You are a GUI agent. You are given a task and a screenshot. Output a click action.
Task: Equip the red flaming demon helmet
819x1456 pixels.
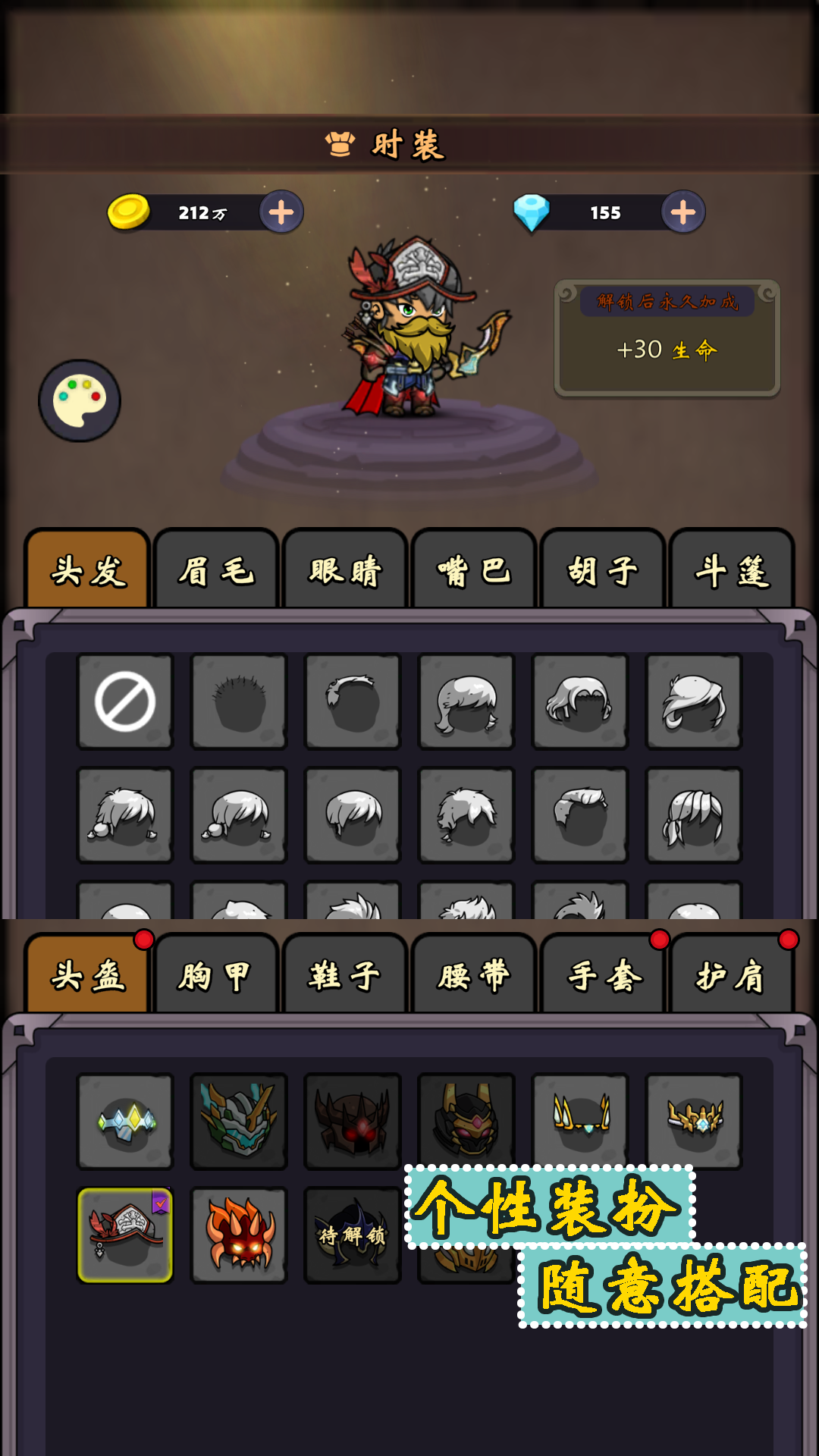[x=239, y=1235]
